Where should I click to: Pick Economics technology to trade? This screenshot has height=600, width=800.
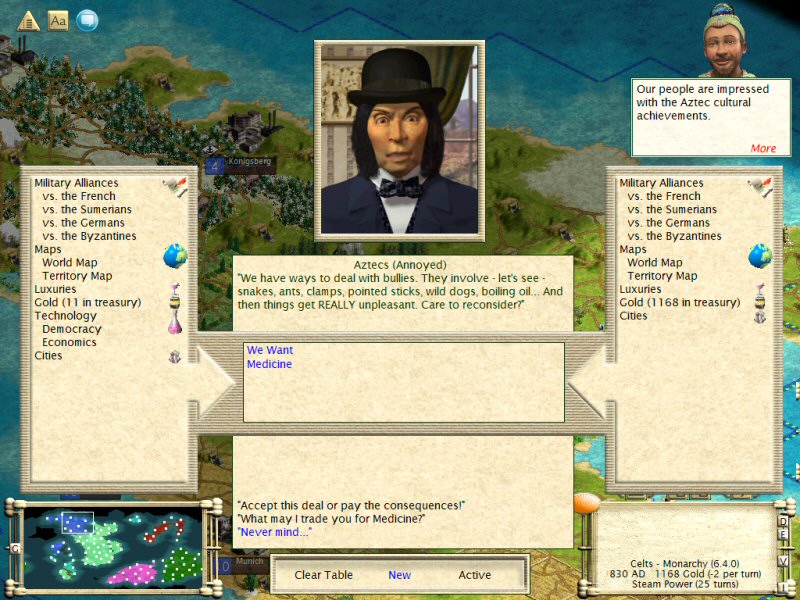tap(70, 342)
